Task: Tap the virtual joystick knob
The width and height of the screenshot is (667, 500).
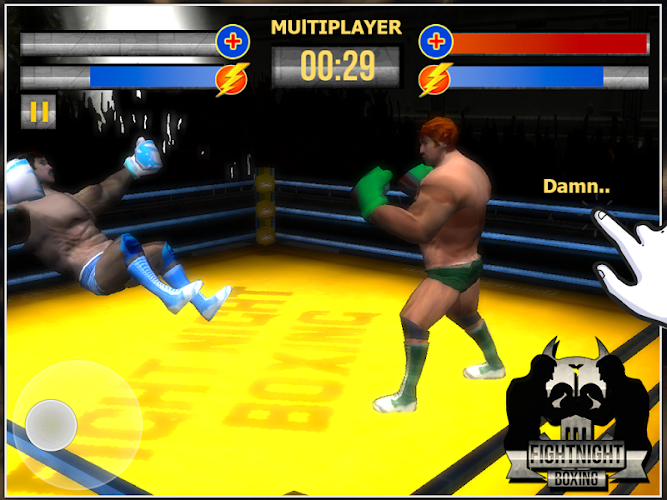Action: 51,424
